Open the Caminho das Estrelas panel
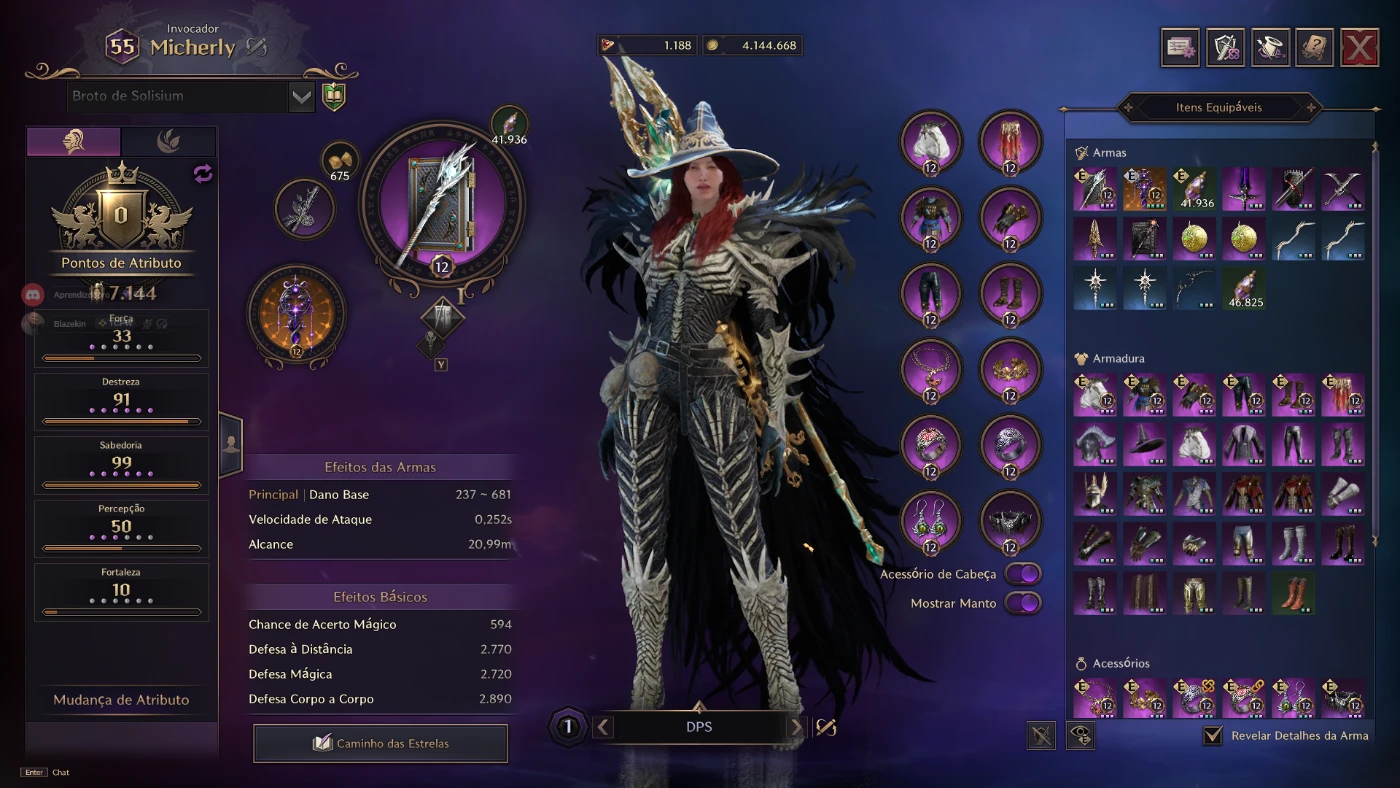This screenshot has width=1400, height=788. point(381,743)
